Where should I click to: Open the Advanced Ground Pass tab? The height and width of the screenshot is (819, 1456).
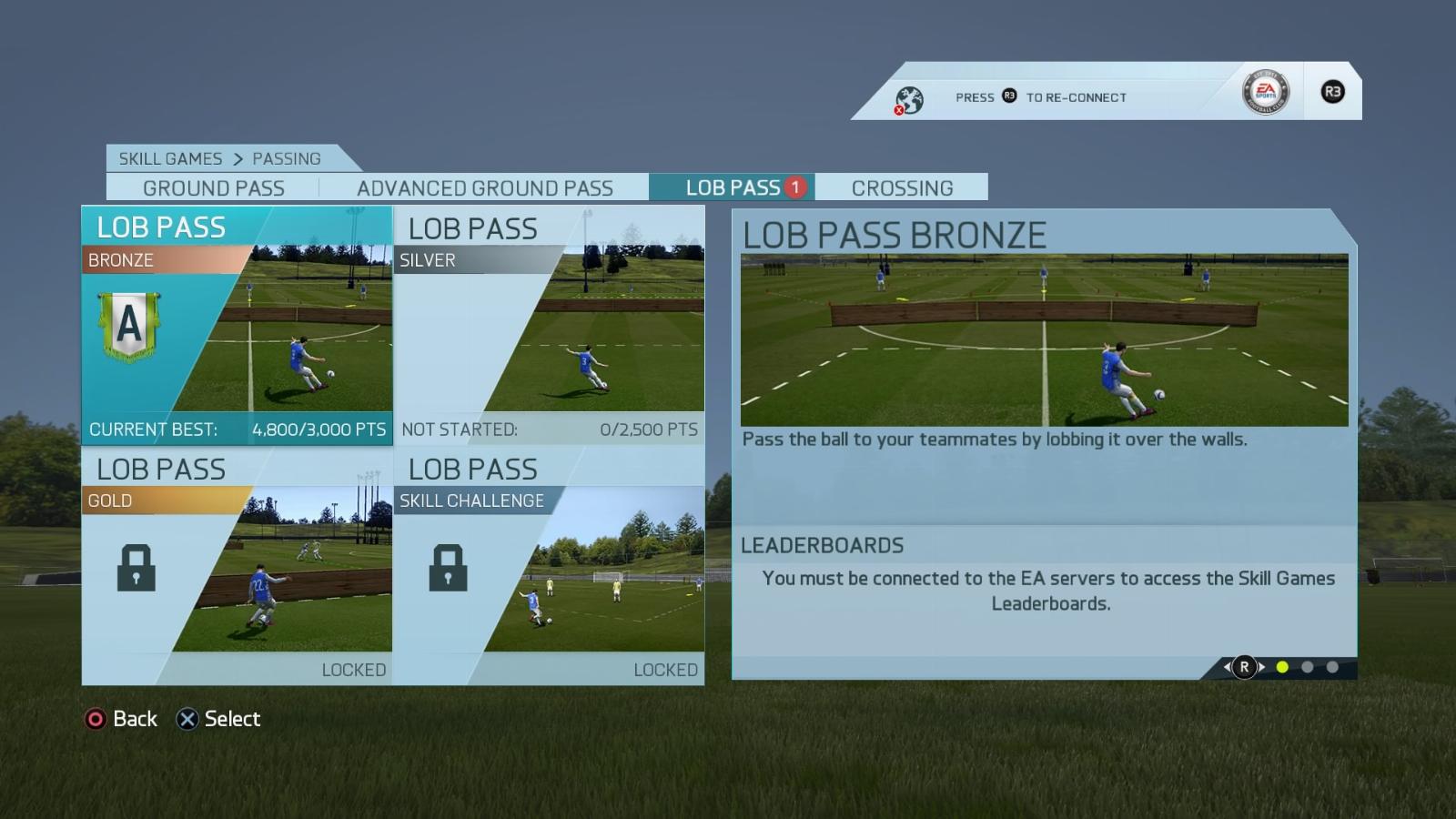(484, 187)
